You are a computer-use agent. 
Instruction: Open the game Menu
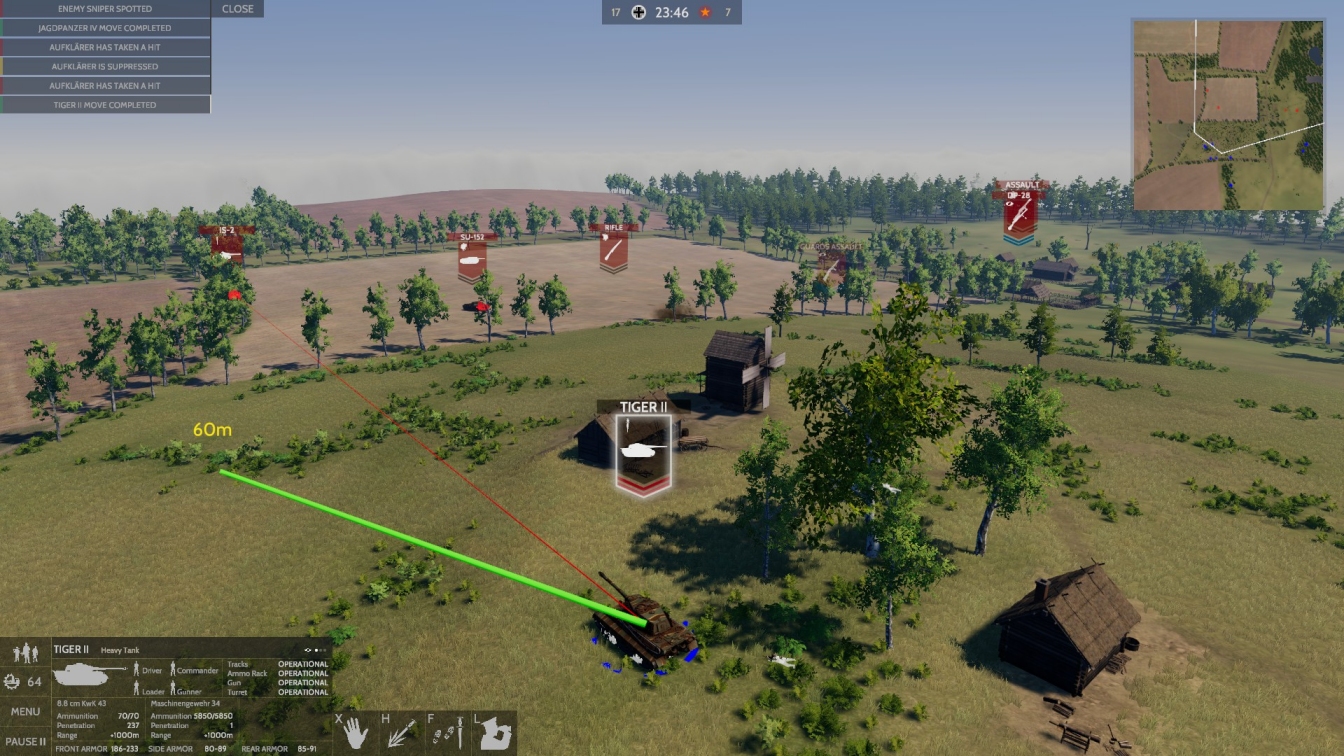click(x=26, y=712)
